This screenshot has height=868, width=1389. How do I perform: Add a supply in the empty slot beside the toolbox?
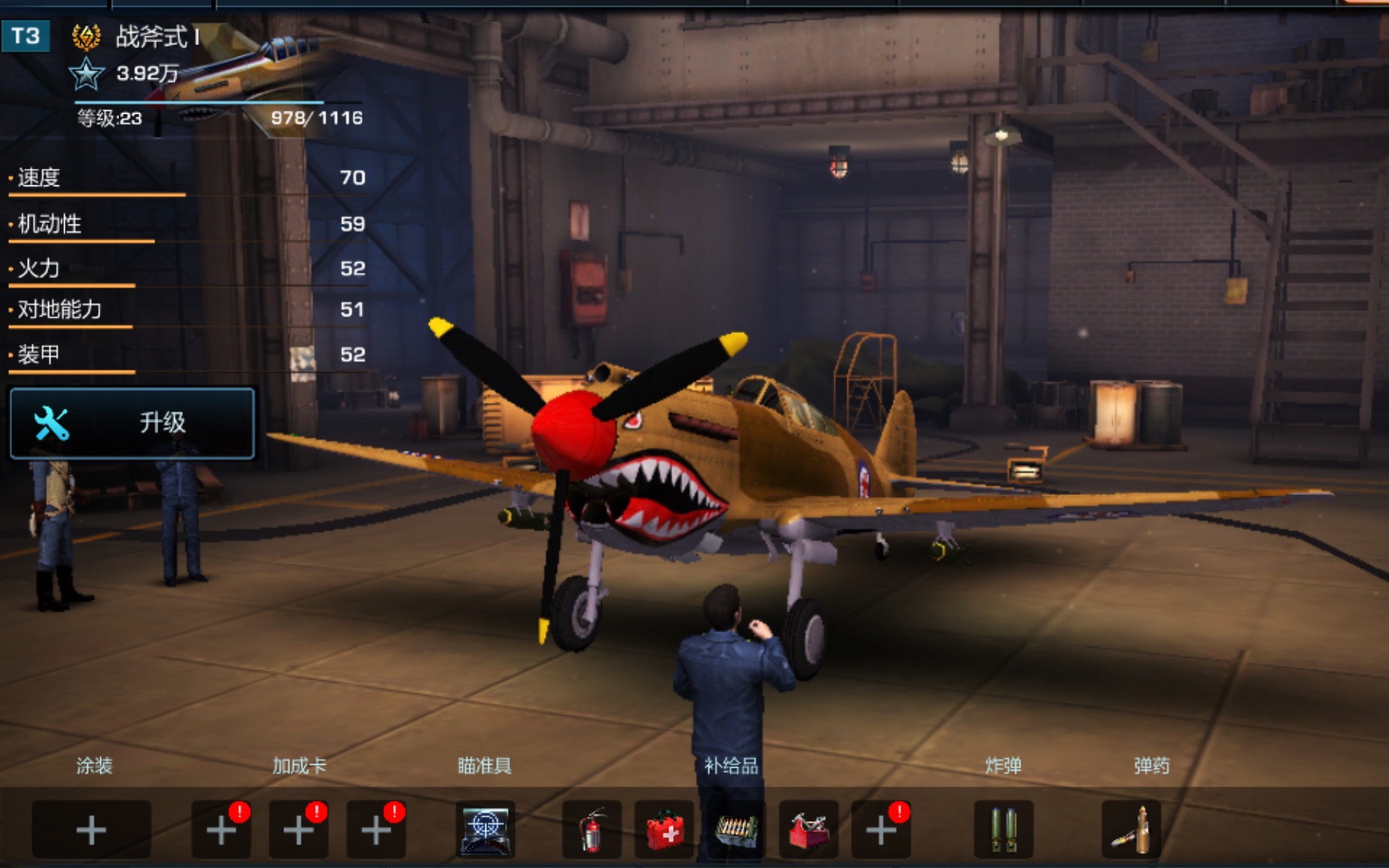(880, 830)
